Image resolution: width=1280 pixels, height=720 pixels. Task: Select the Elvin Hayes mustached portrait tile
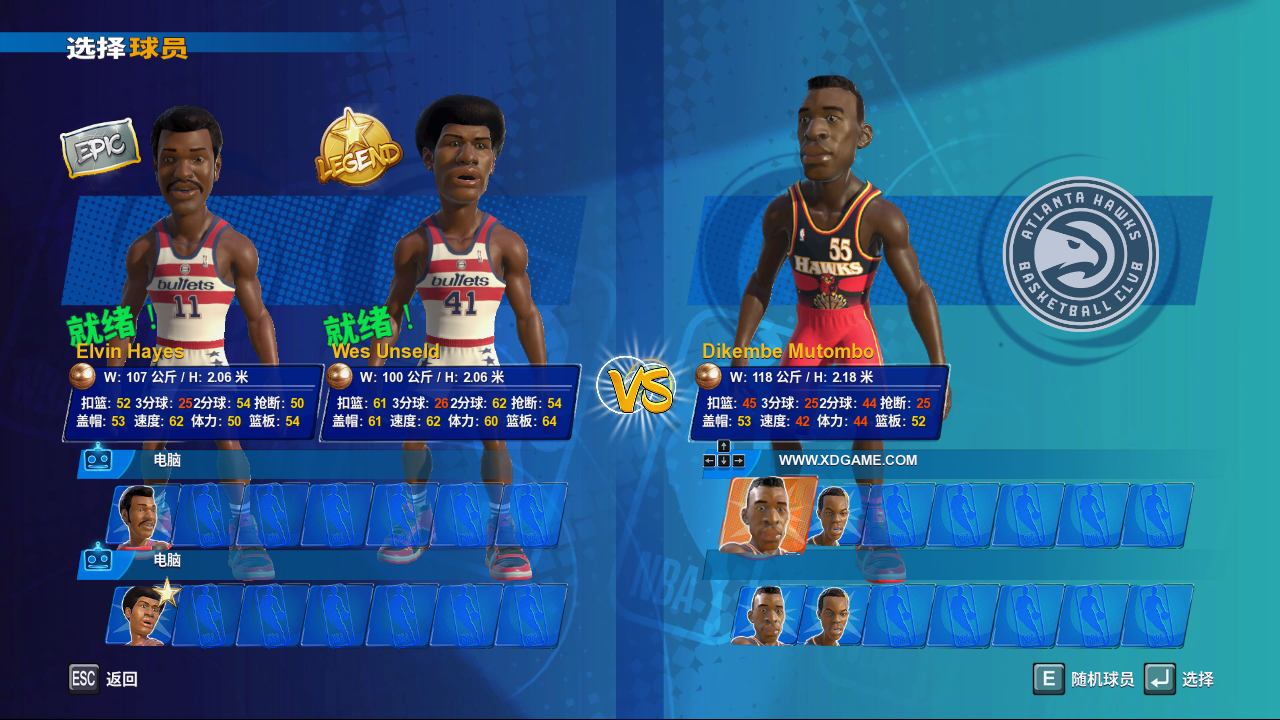(142, 515)
